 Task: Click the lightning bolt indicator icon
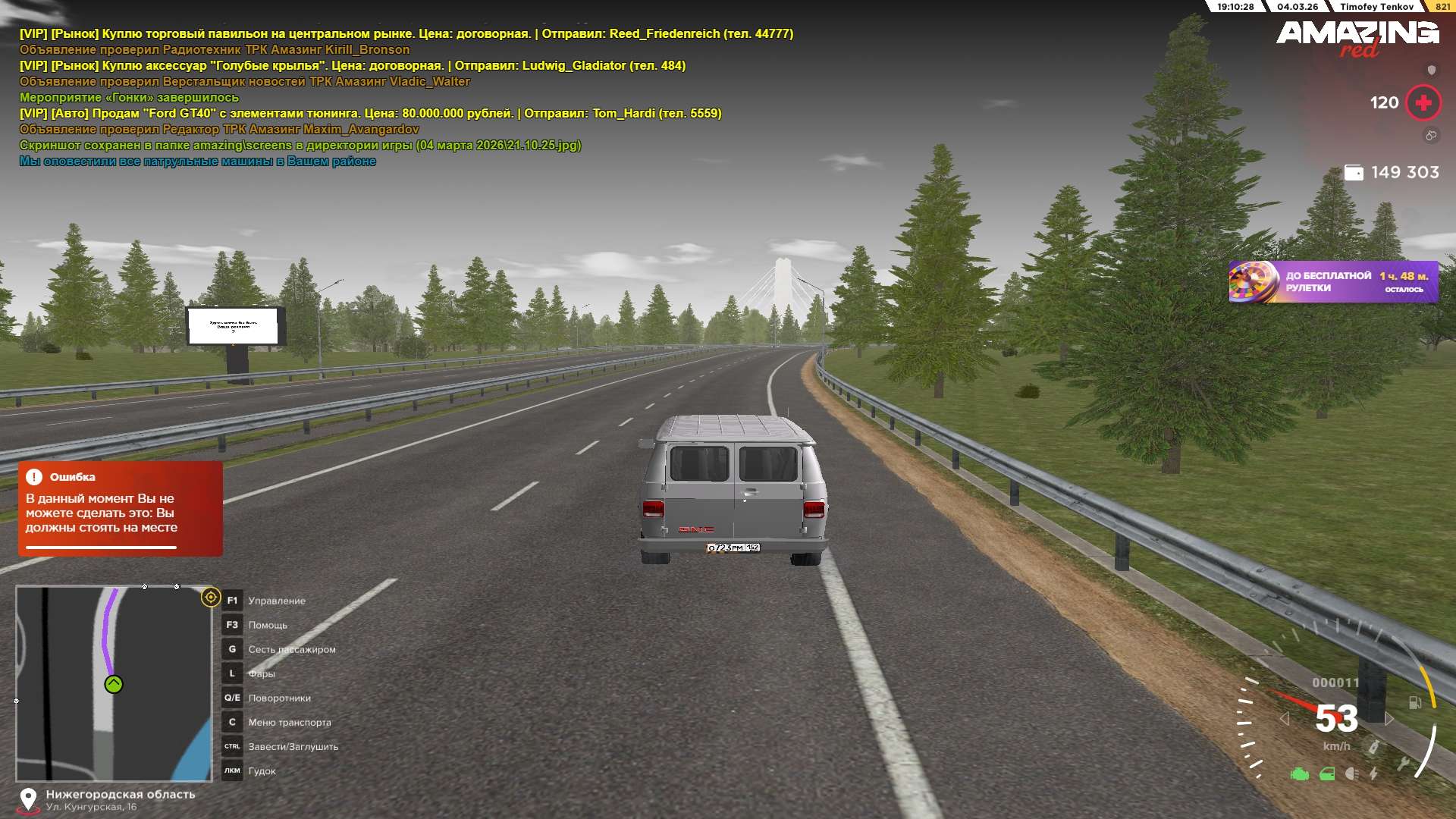click(1373, 774)
